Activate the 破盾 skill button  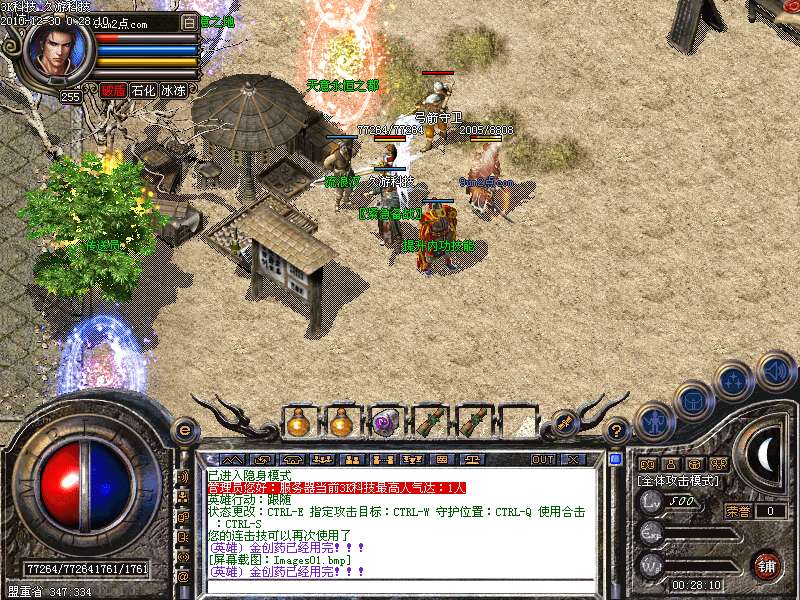(113, 90)
